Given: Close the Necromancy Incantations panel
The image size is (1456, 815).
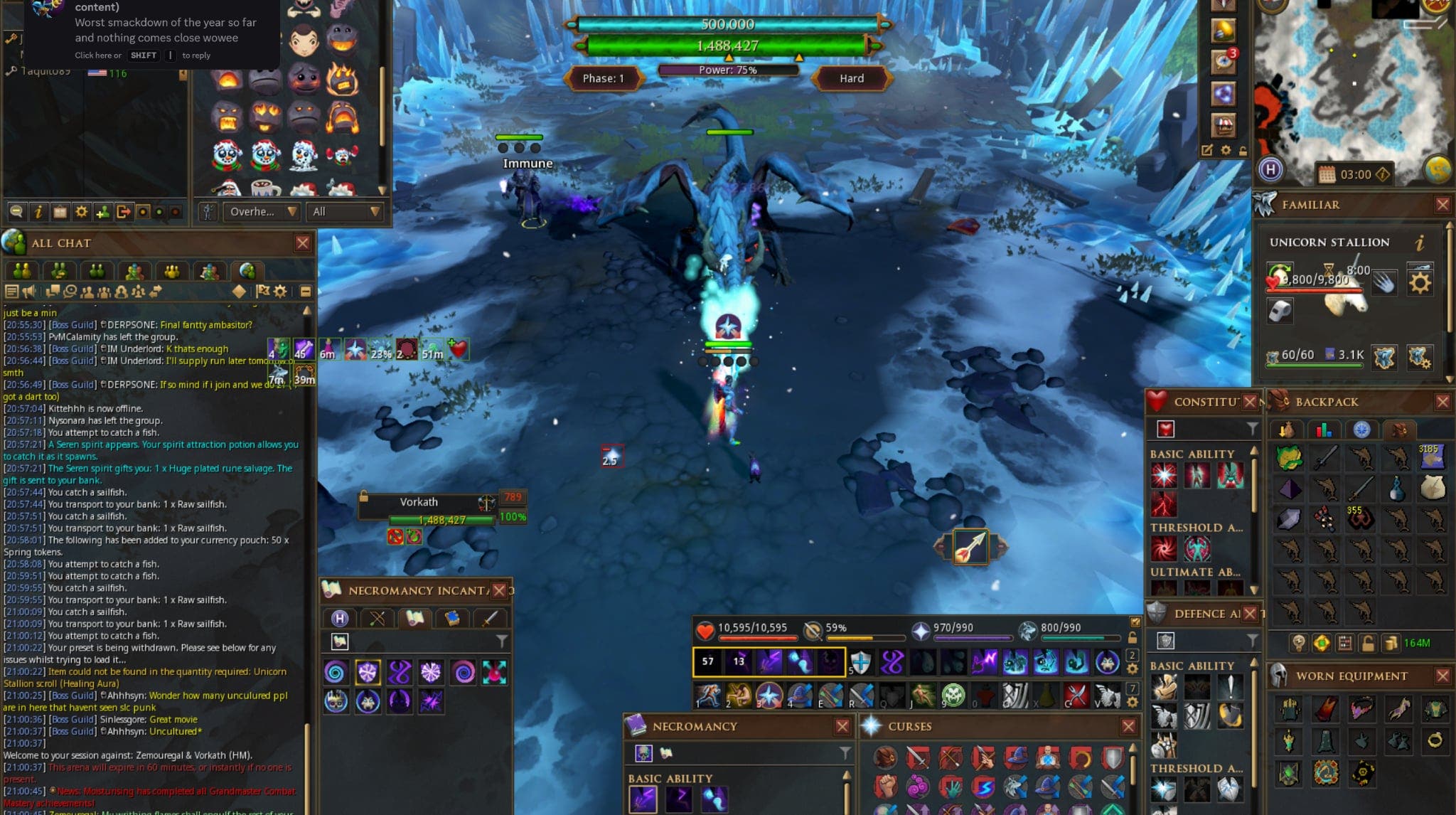Looking at the screenshot, I should click(x=500, y=590).
